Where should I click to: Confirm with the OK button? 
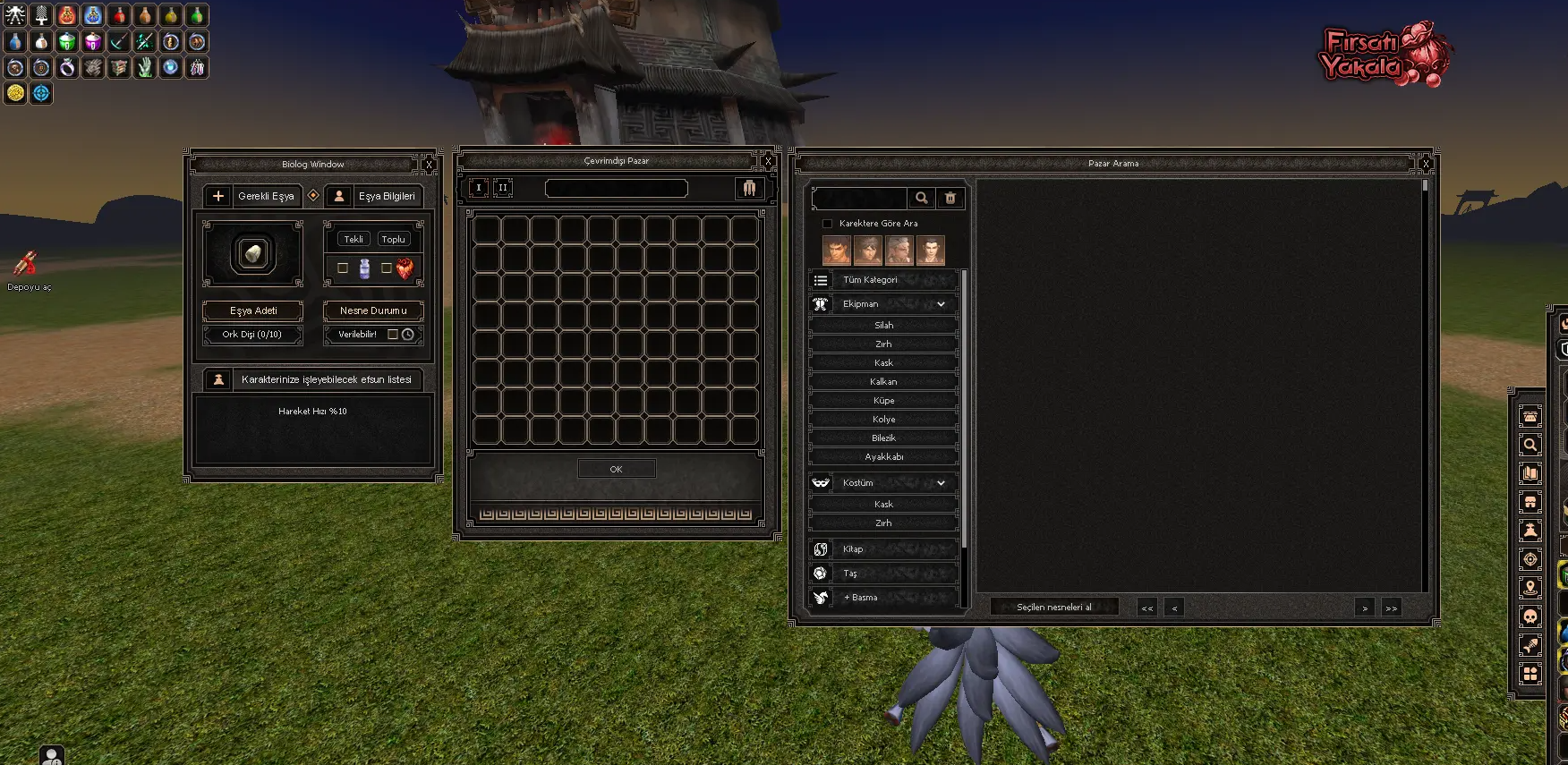[x=616, y=469]
